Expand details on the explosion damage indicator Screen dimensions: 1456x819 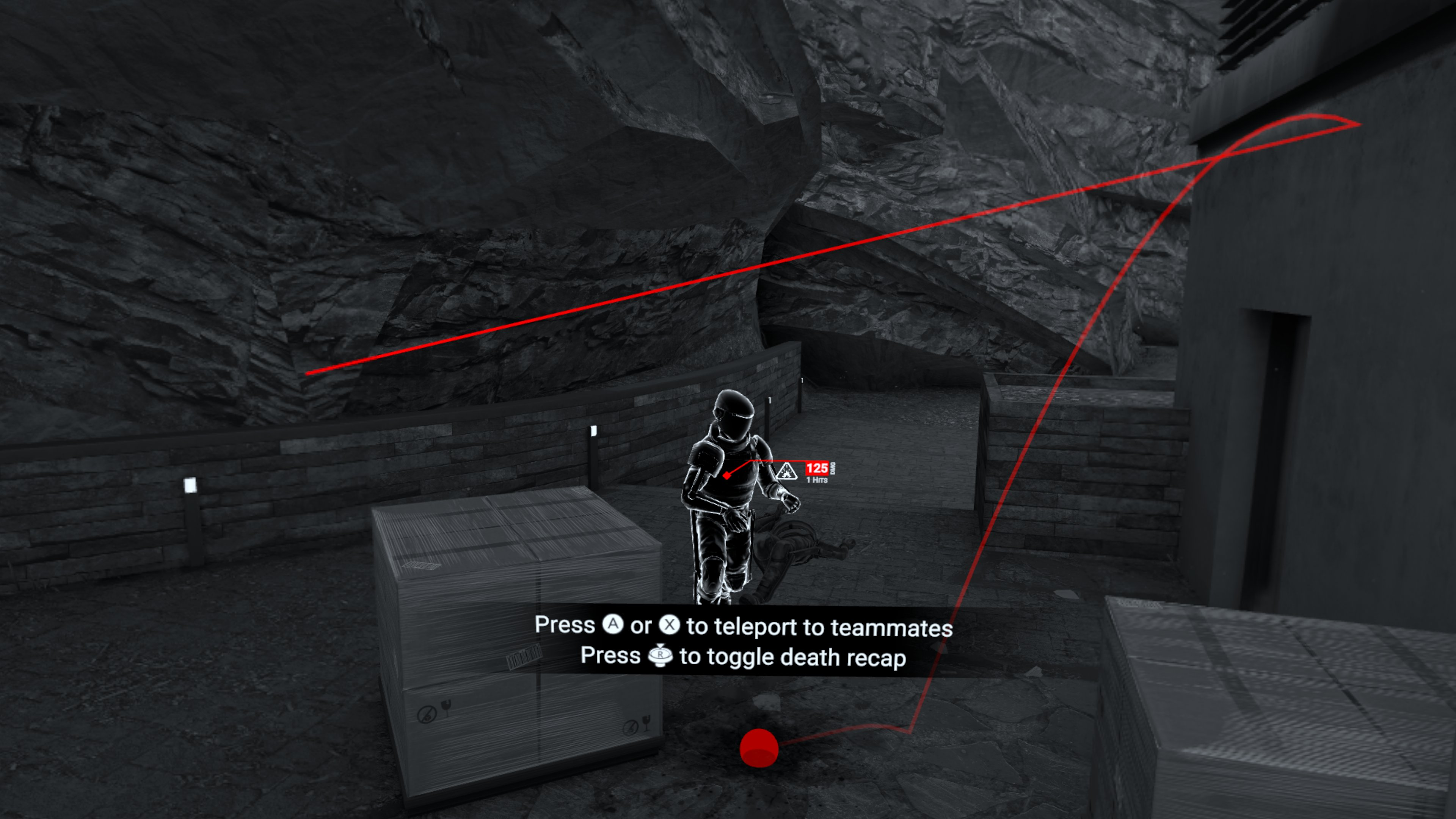(787, 472)
